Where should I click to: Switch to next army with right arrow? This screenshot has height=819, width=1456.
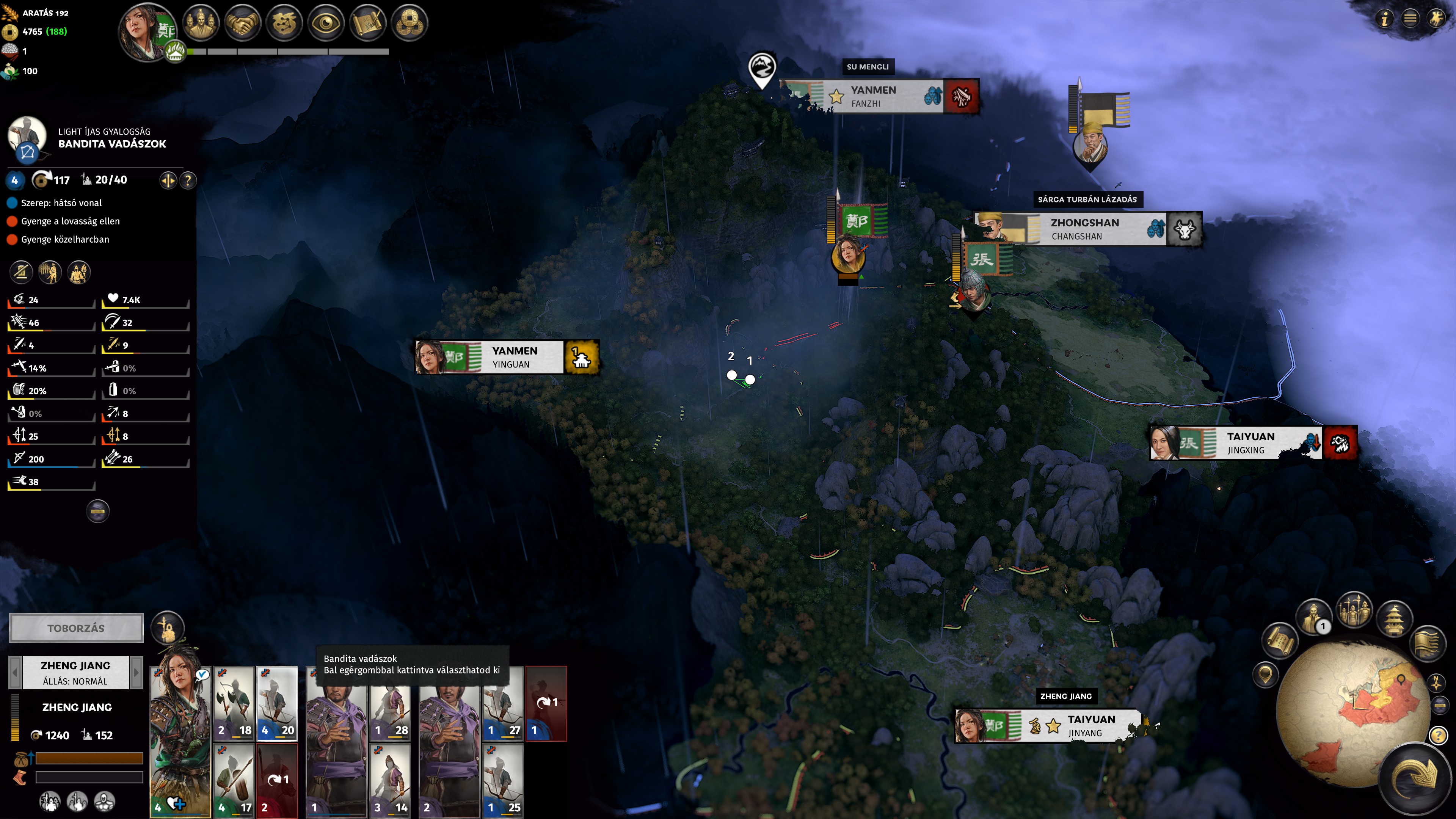point(136,672)
